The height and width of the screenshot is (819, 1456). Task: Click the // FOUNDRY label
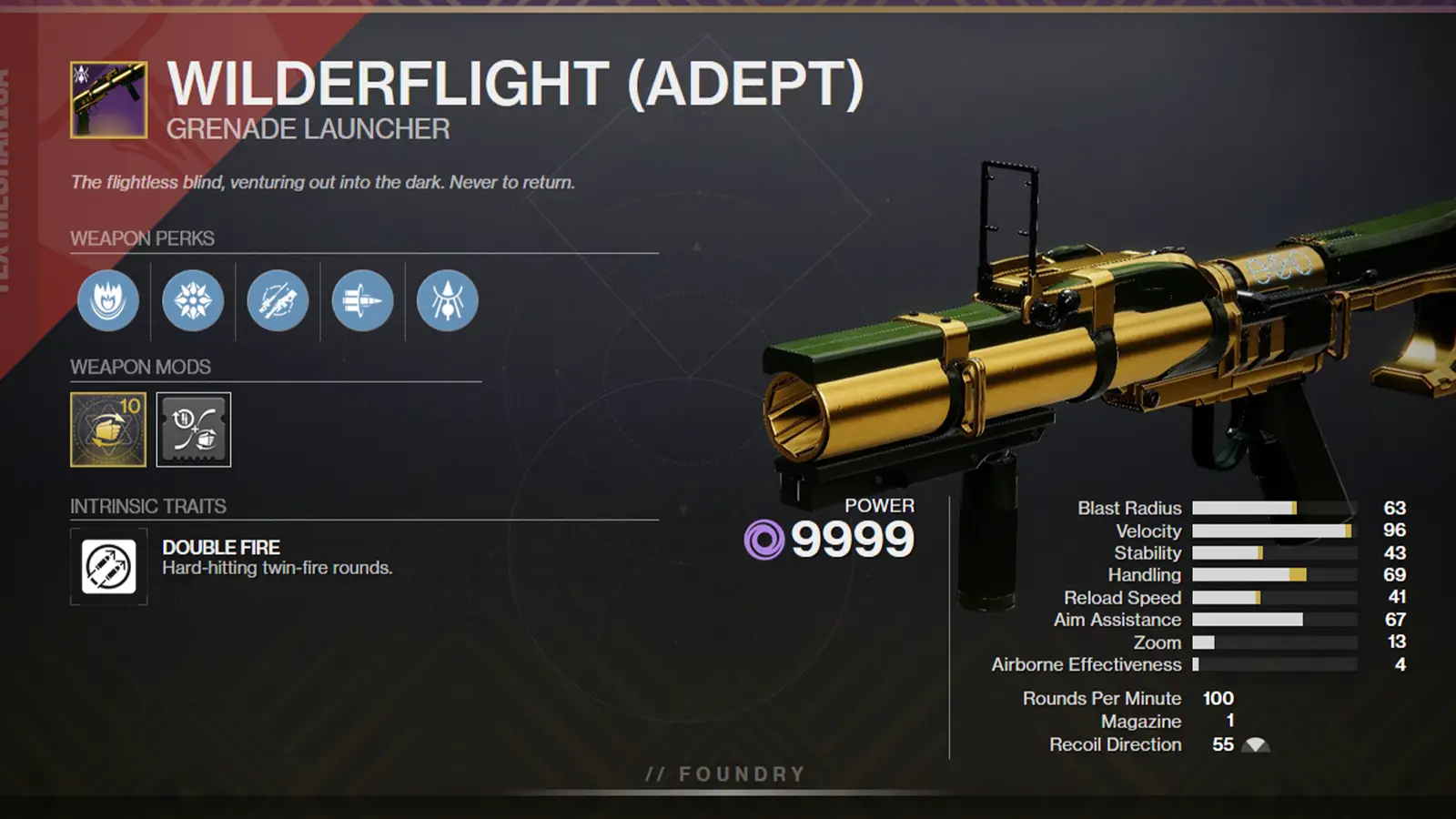[725, 774]
